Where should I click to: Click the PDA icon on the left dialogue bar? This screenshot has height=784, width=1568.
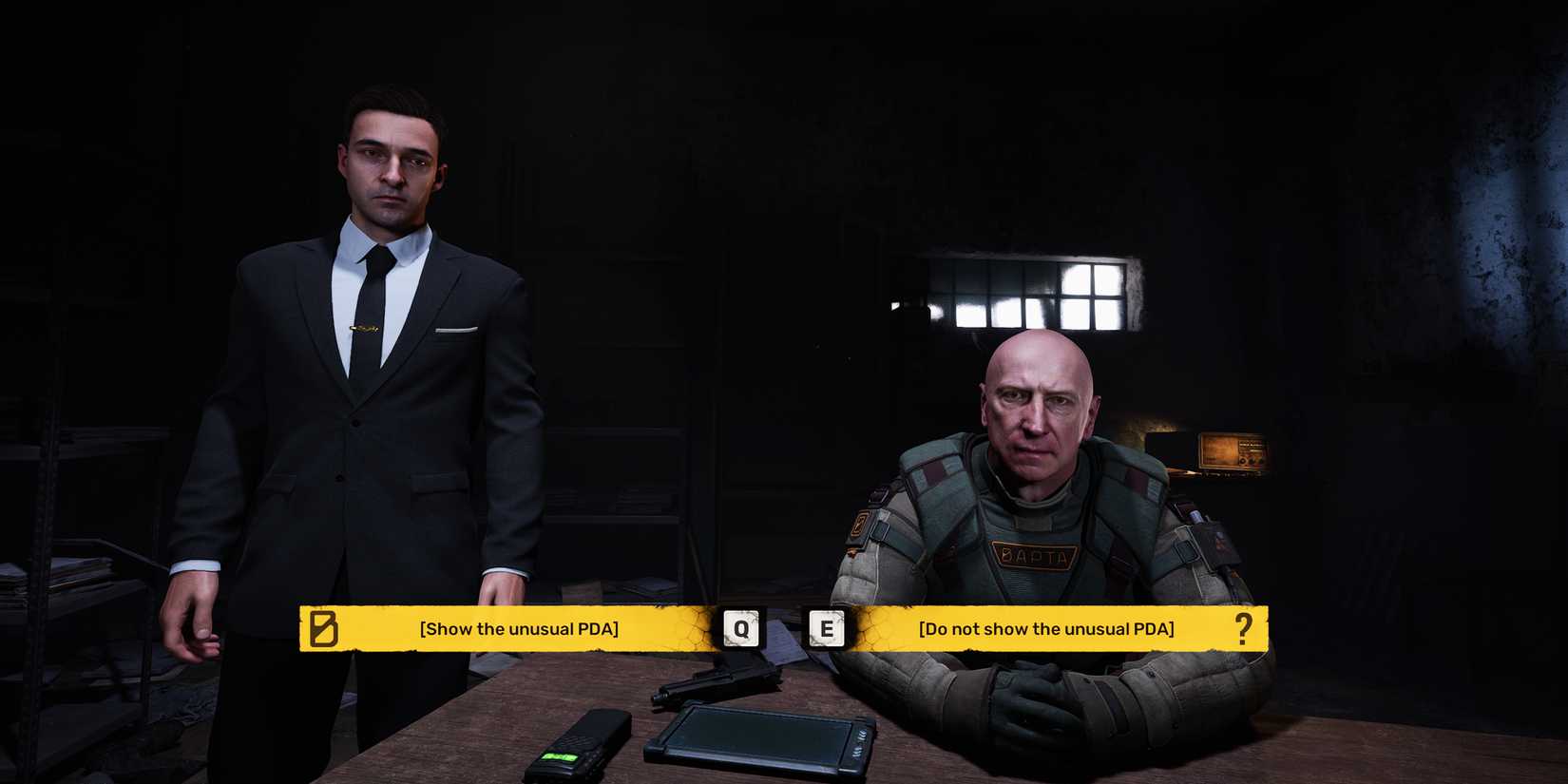click(323, 627)
